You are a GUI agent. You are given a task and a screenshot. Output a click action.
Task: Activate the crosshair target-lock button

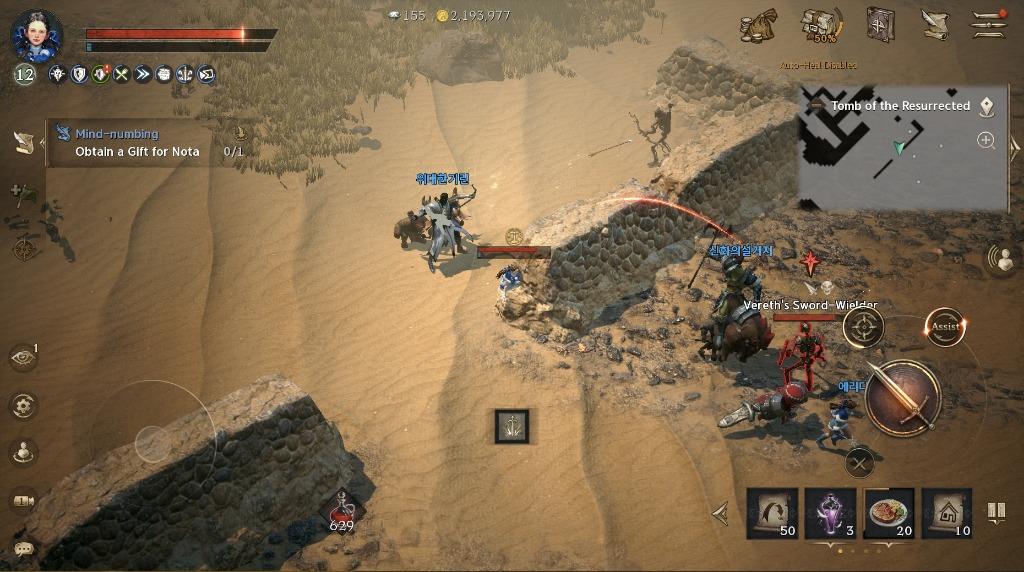tap(864, 326)
